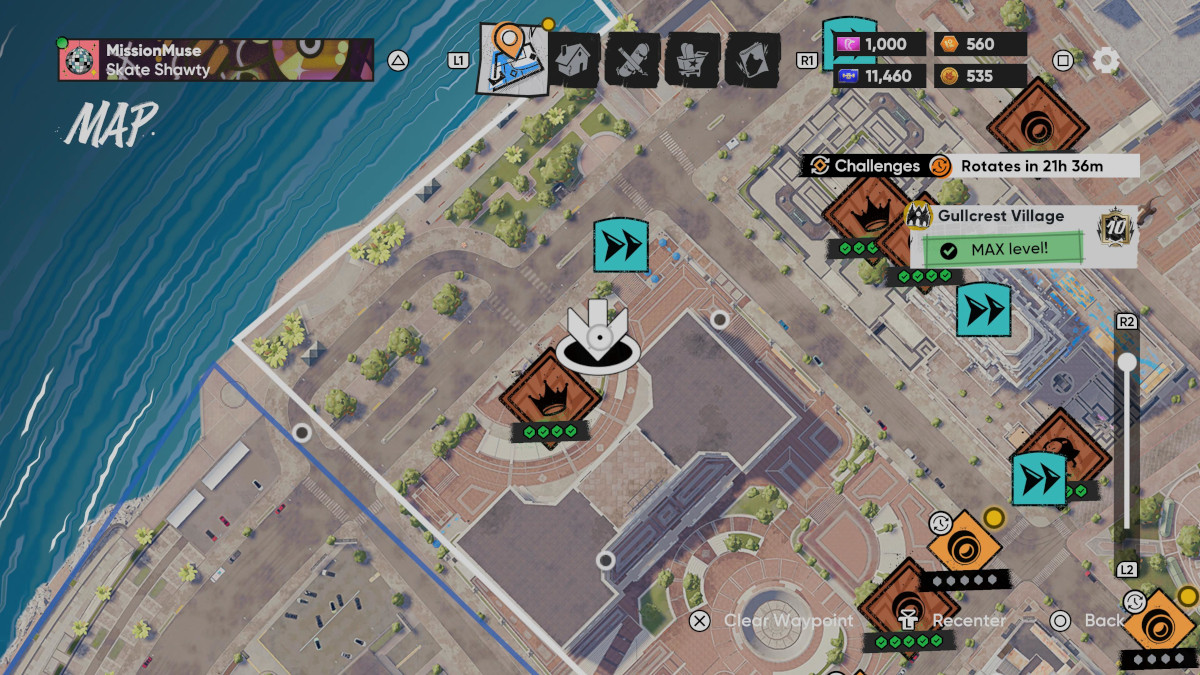Viewport: 1200px width, 675px height.
Task: Select the map tab with location pin
Action: (x=513, y=58)
